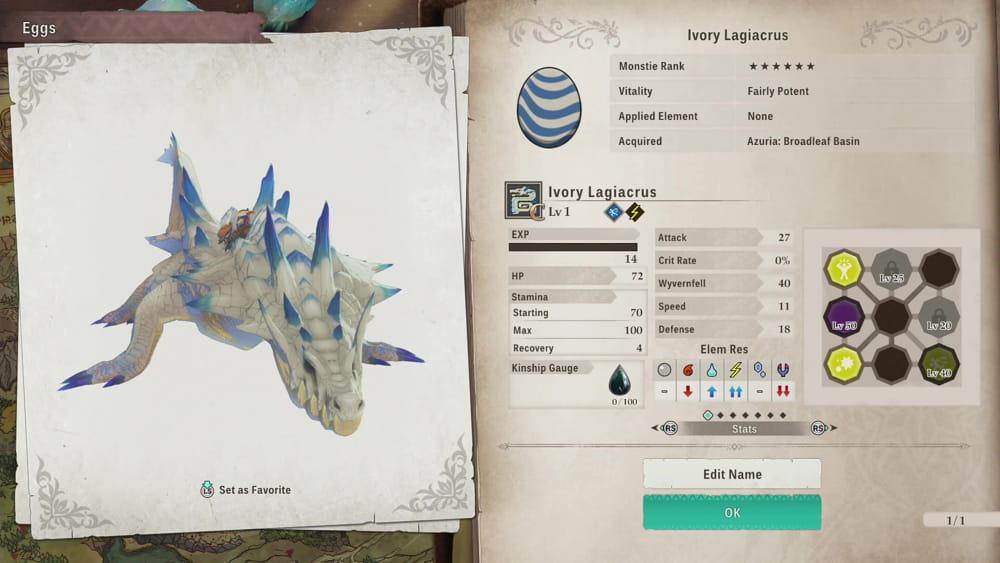1000x563 pixels.
Task: Open the Edit Name option
Action: click(x=731, y=474)
